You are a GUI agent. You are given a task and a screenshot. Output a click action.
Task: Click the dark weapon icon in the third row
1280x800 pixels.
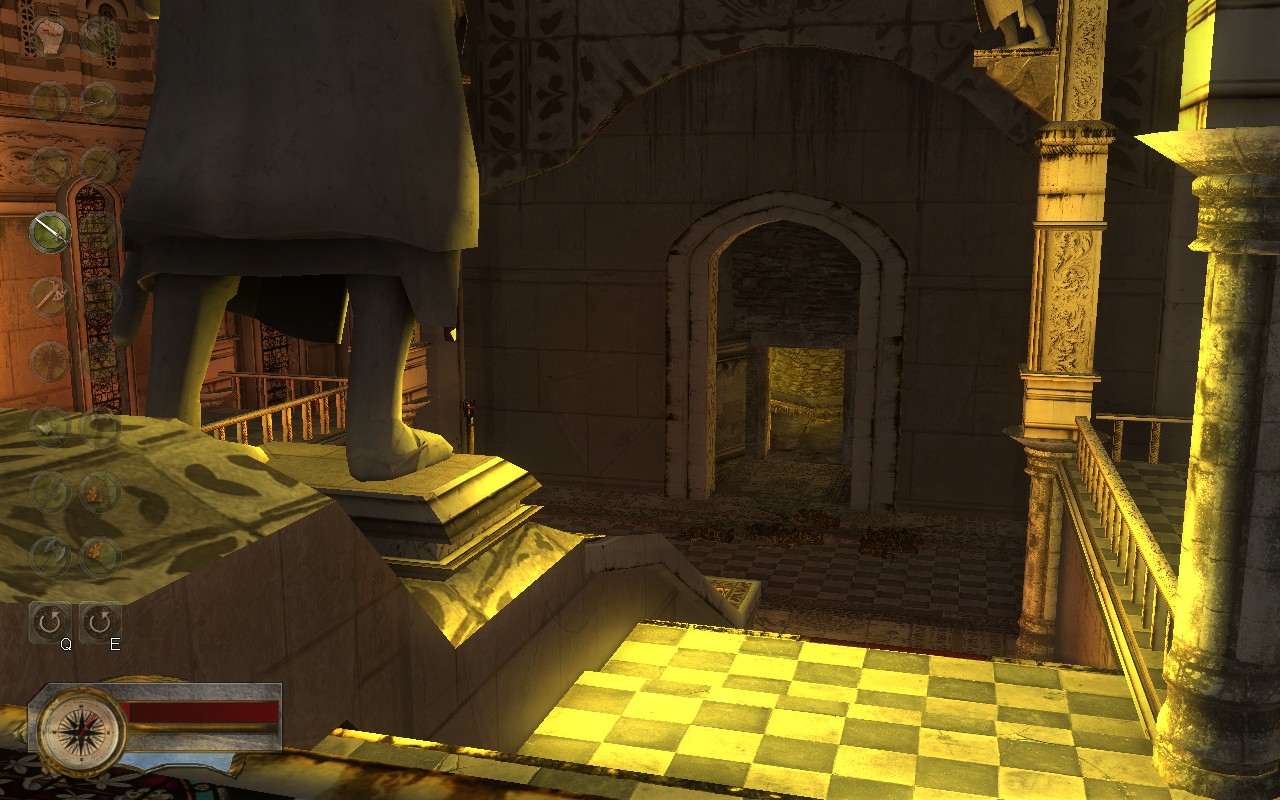[x=50, y=360]
